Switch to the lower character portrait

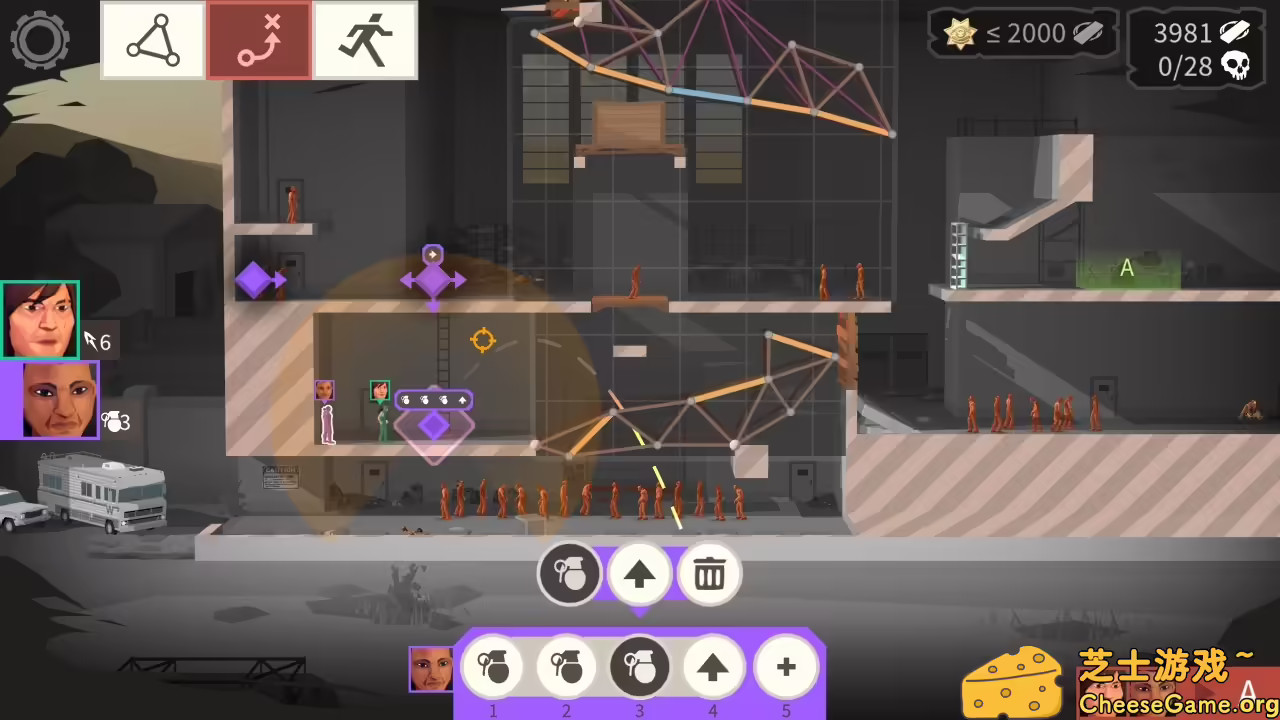pos(51,401)
